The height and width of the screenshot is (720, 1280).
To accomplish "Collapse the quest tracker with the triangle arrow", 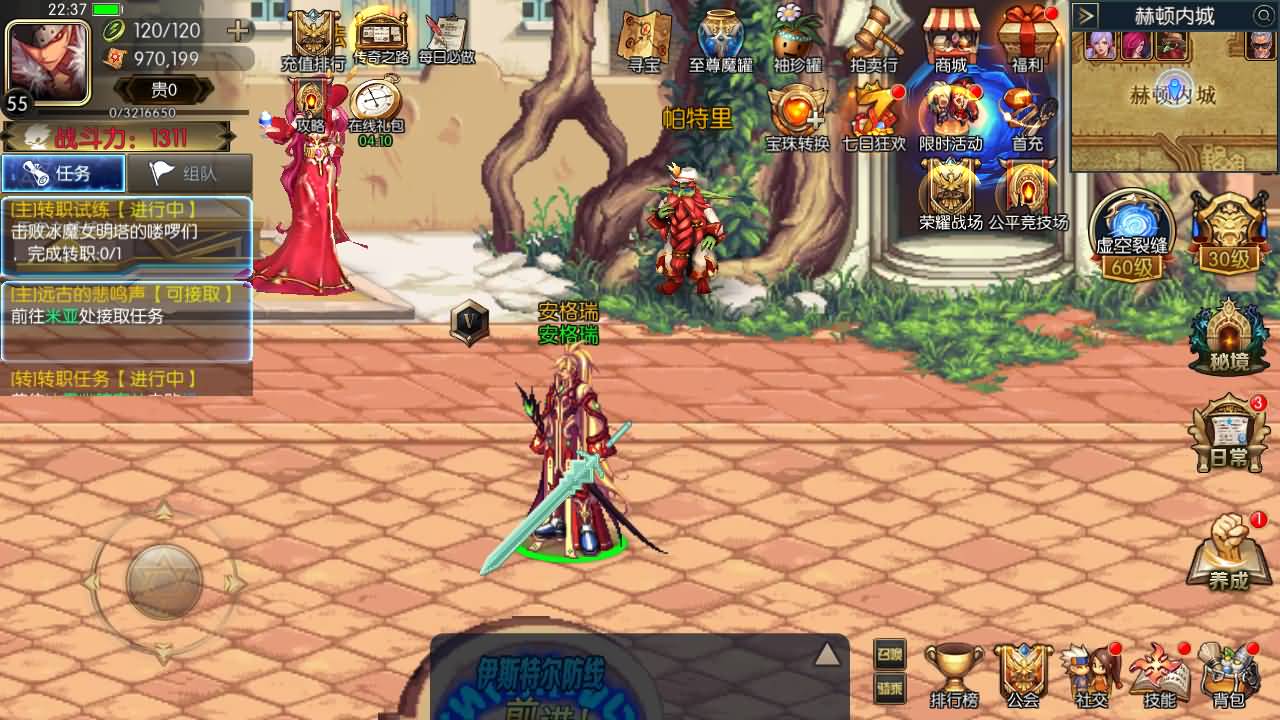I will tap(828, 655).
